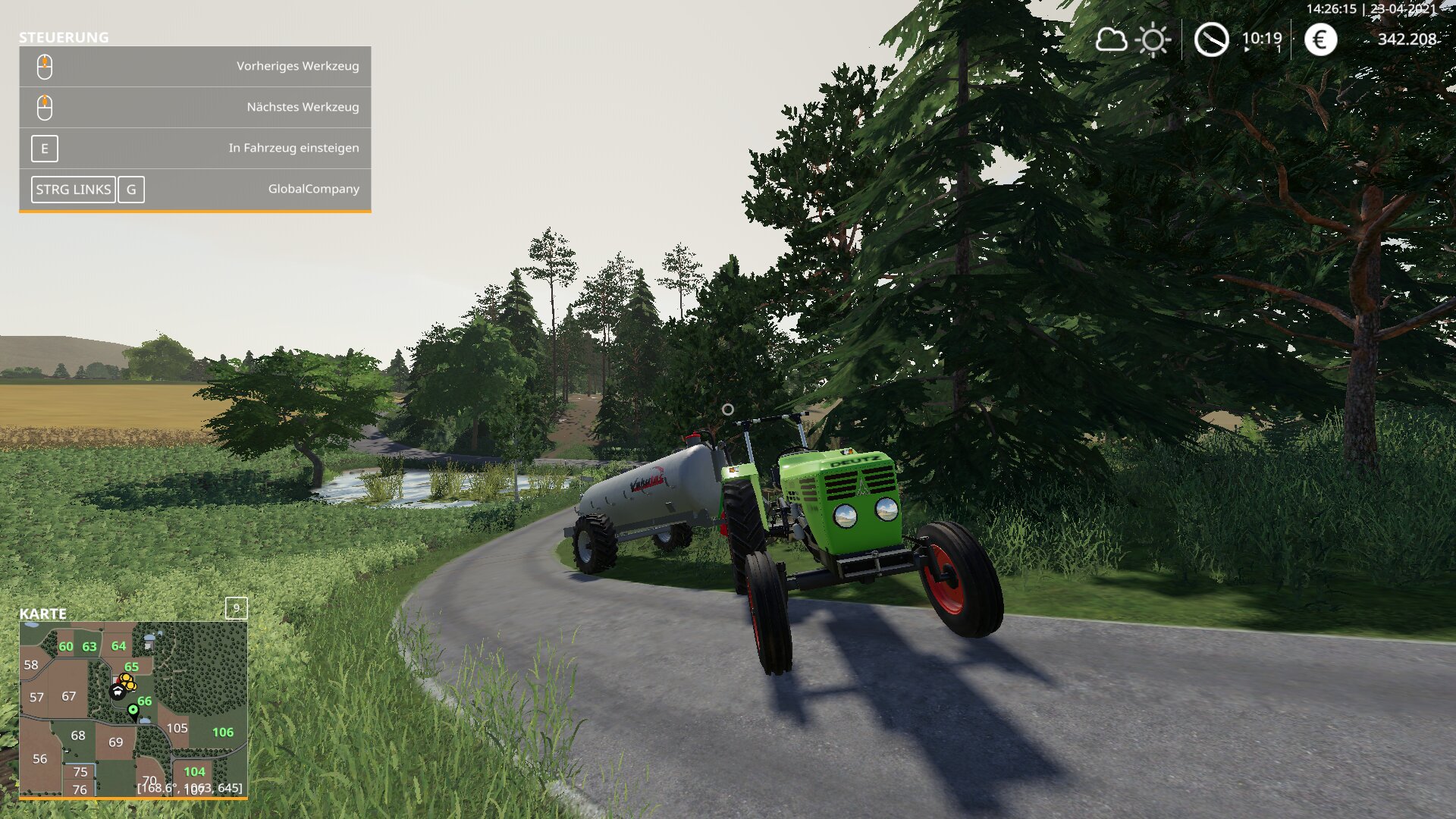Select field 106 on the minimap
This screenshot has width=1456, height=819.
pos(223,733)
